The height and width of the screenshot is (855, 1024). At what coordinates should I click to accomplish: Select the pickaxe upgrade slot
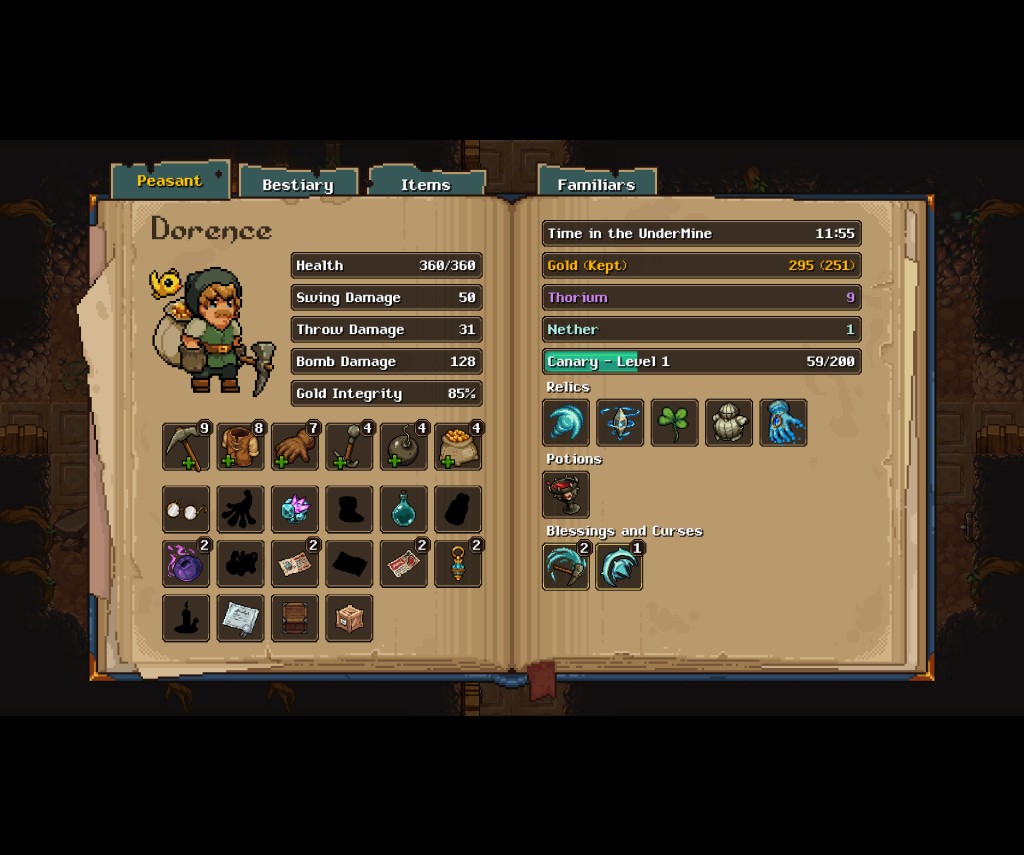(x=187, y=446)
